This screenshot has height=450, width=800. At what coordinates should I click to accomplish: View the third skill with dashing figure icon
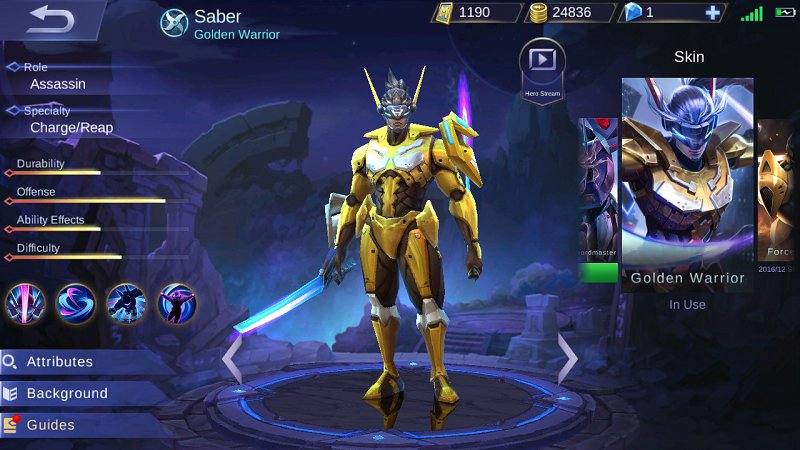click(x=127, y=303)
